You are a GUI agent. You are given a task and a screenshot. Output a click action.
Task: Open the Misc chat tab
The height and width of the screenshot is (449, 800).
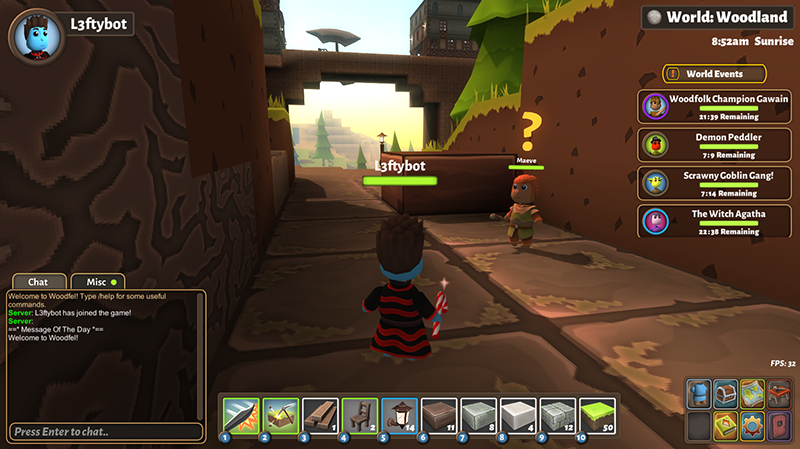(99, 283)
